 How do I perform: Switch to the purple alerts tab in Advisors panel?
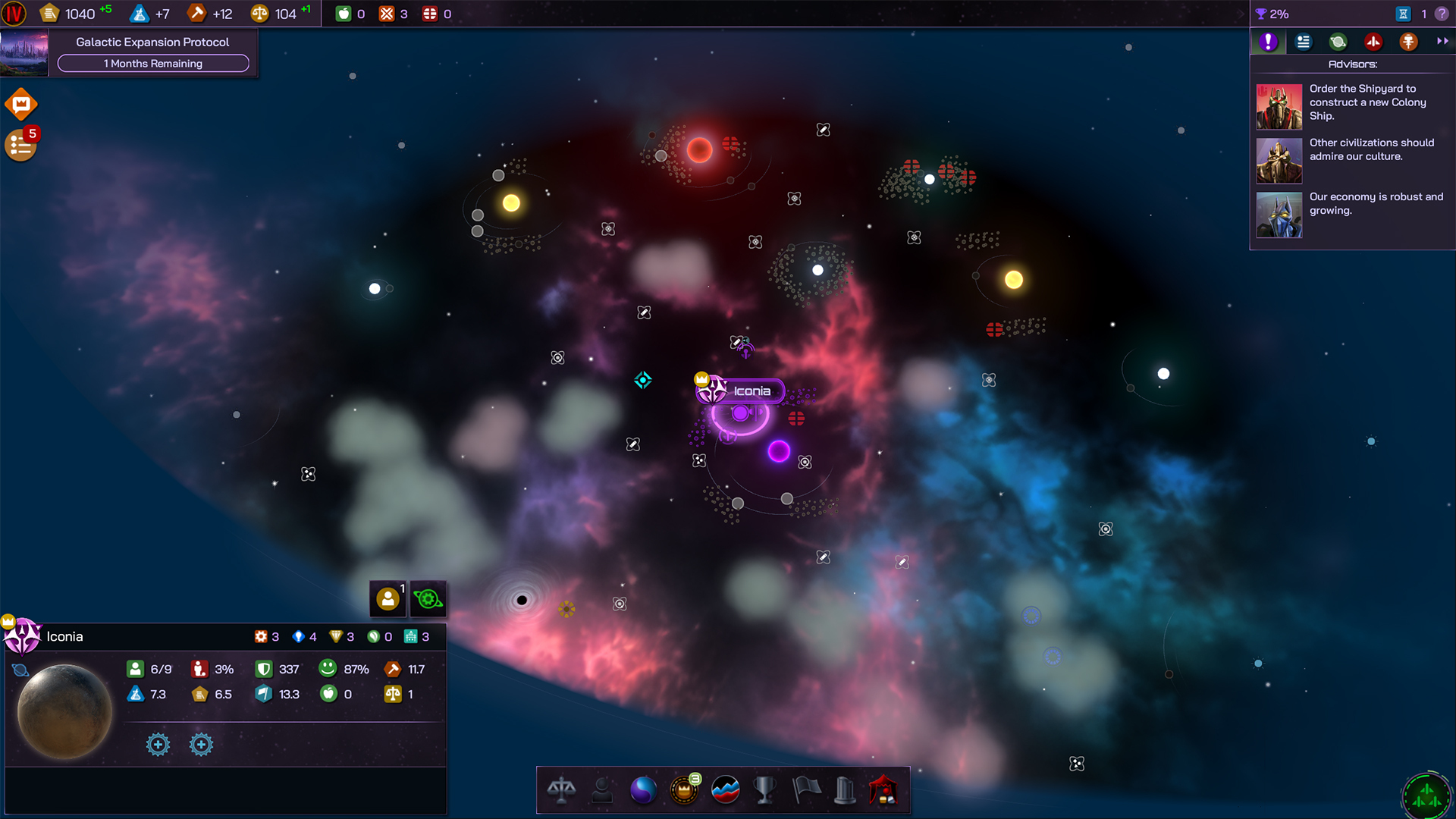point(1266,42)
